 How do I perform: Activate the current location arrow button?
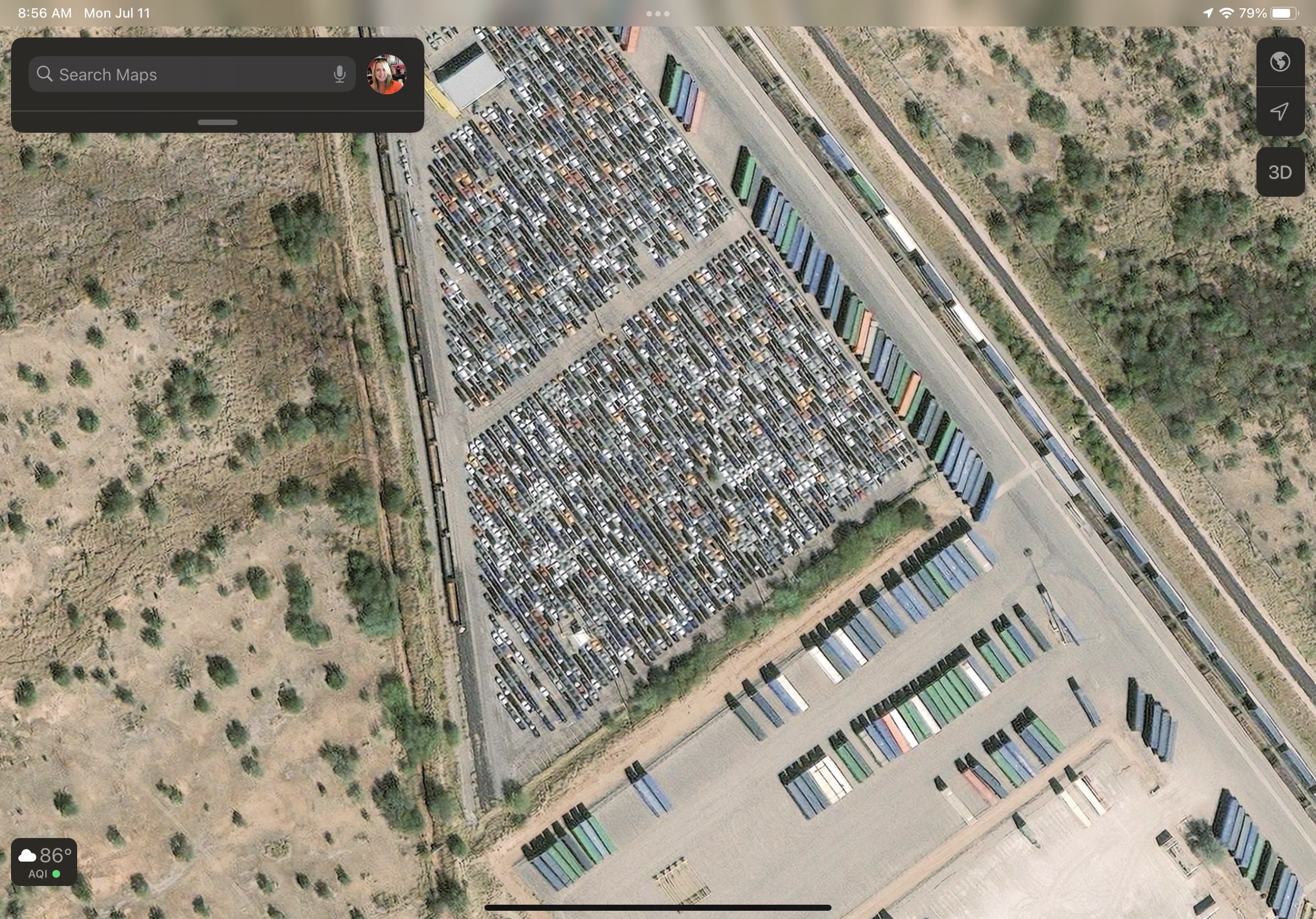[1280, 111]
